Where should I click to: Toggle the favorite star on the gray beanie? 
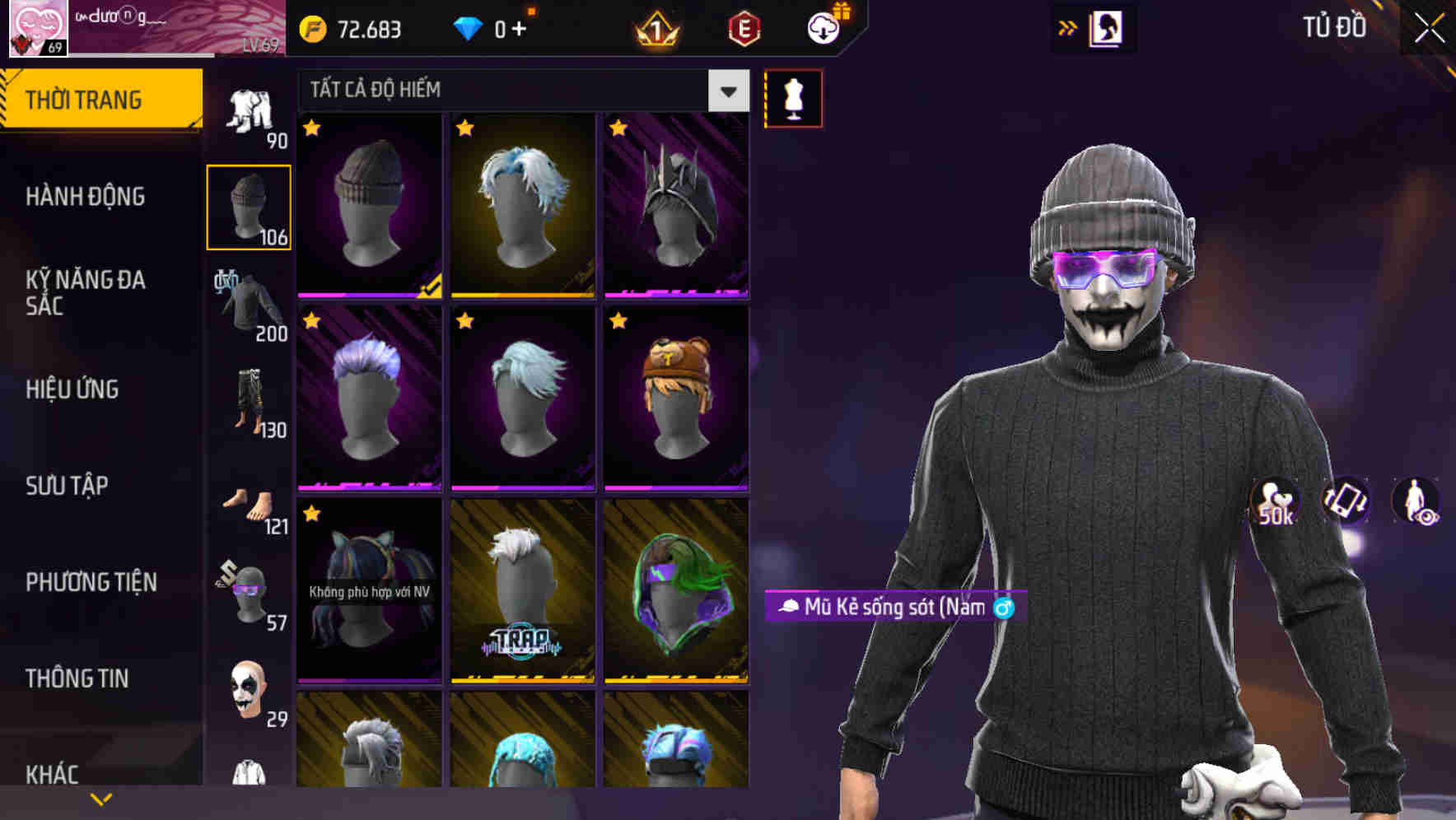[311, 129]
